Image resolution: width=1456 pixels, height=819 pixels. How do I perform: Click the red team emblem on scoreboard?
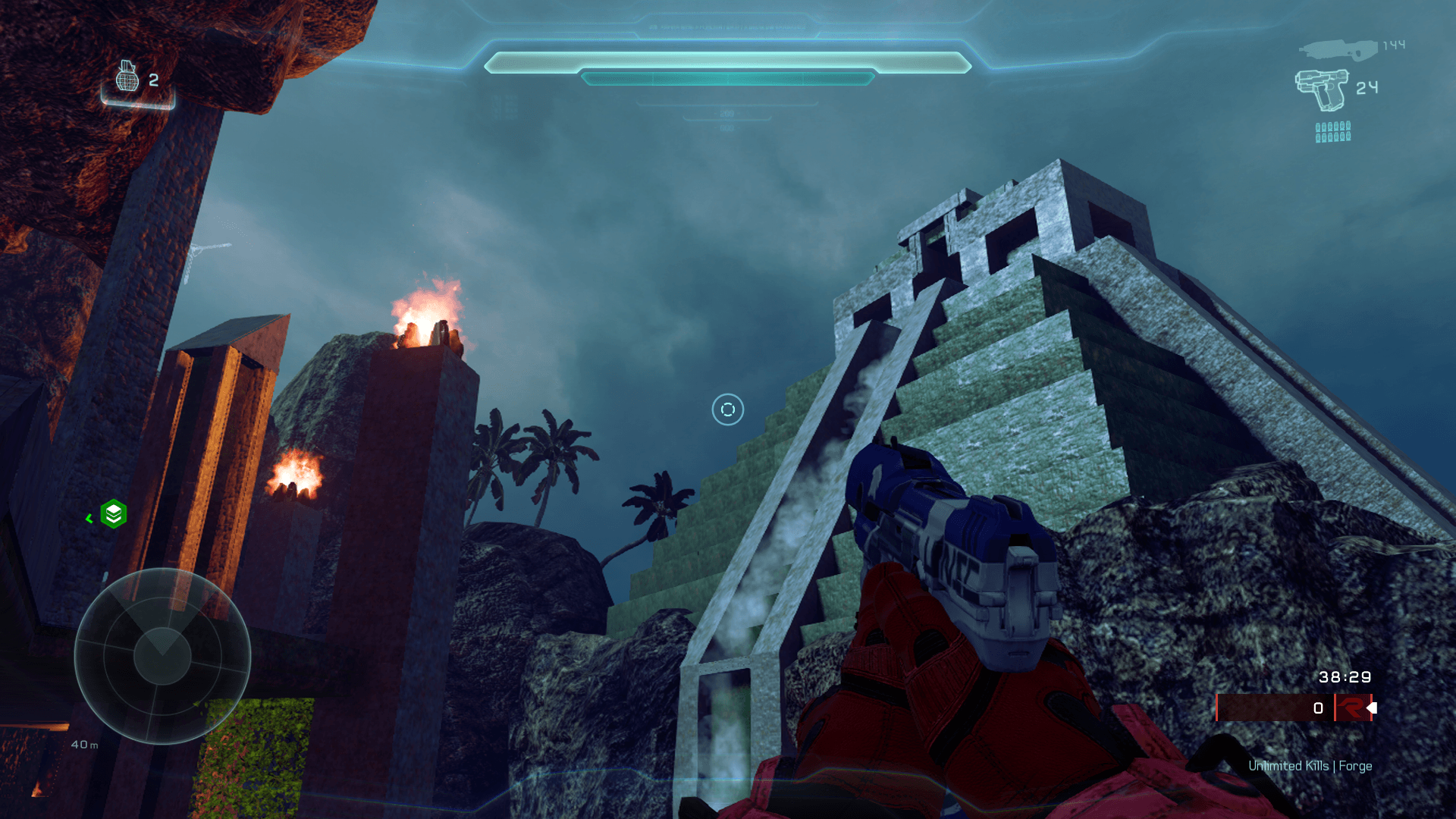click(1351, 708)
